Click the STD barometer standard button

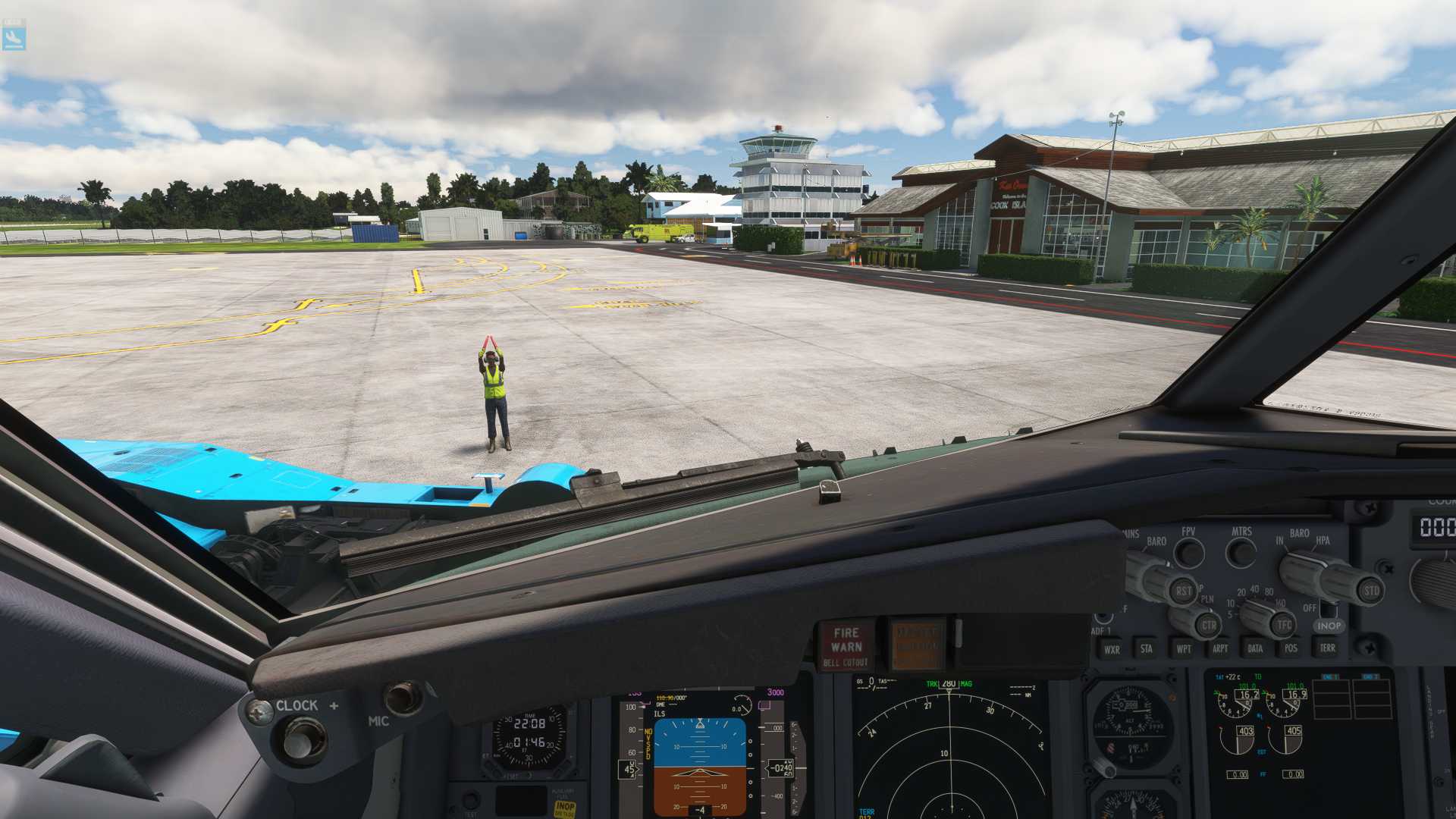pyautogui.click(x=1371, y=591)
